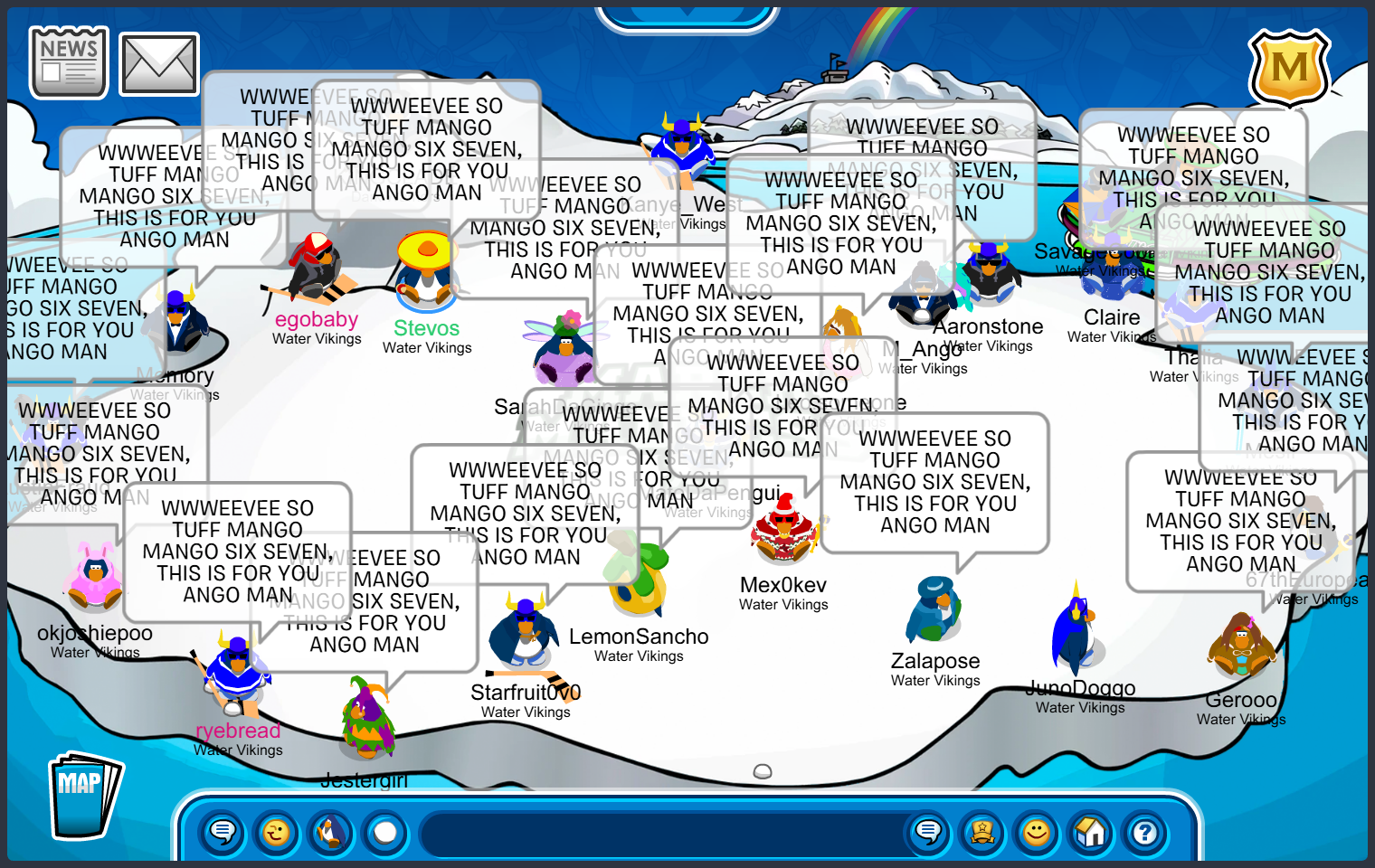
Task: Open the question-mark help button
Action: [x=1145, y=832]
